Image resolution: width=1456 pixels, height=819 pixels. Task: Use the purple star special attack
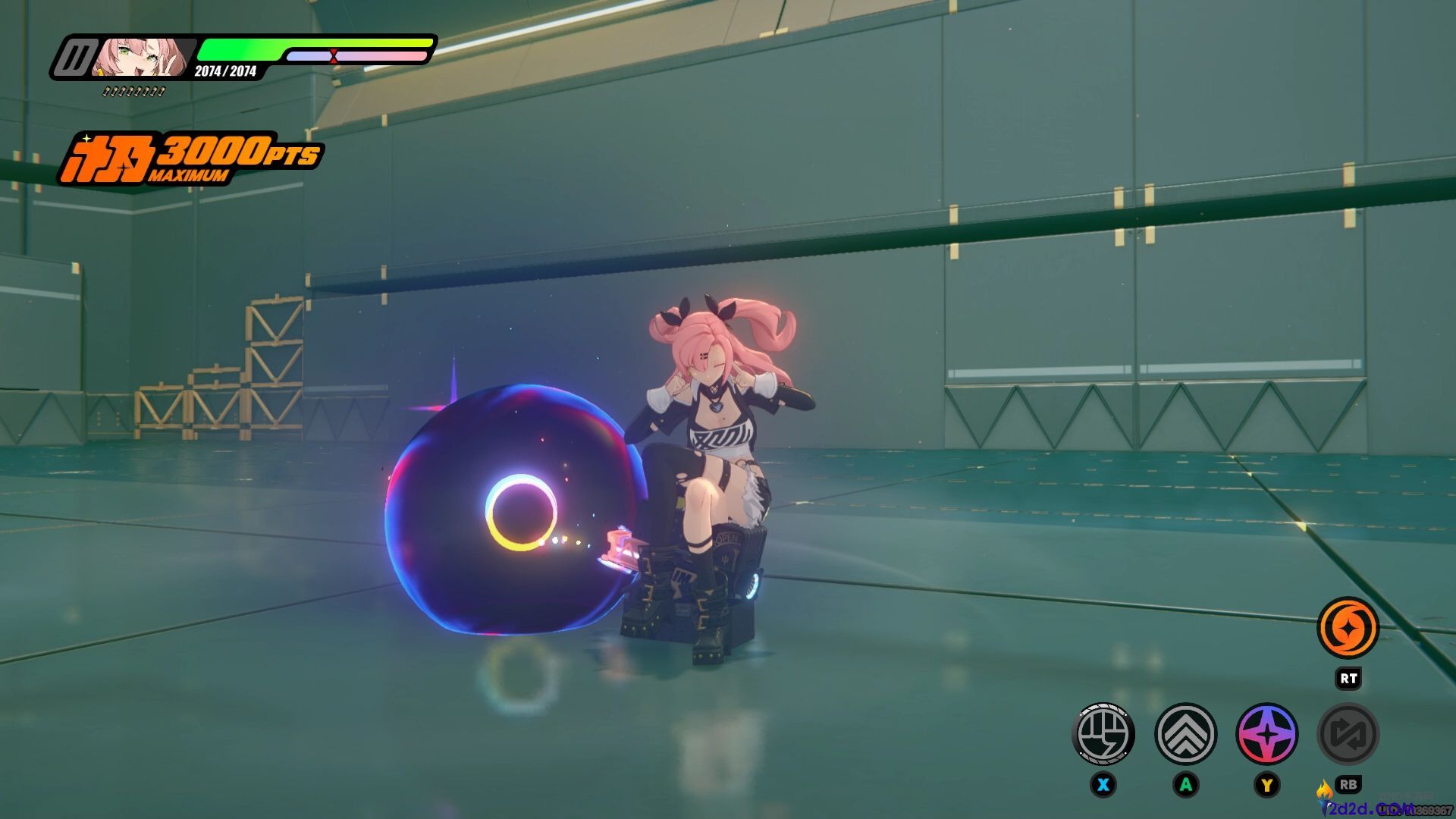(1267, 734)
